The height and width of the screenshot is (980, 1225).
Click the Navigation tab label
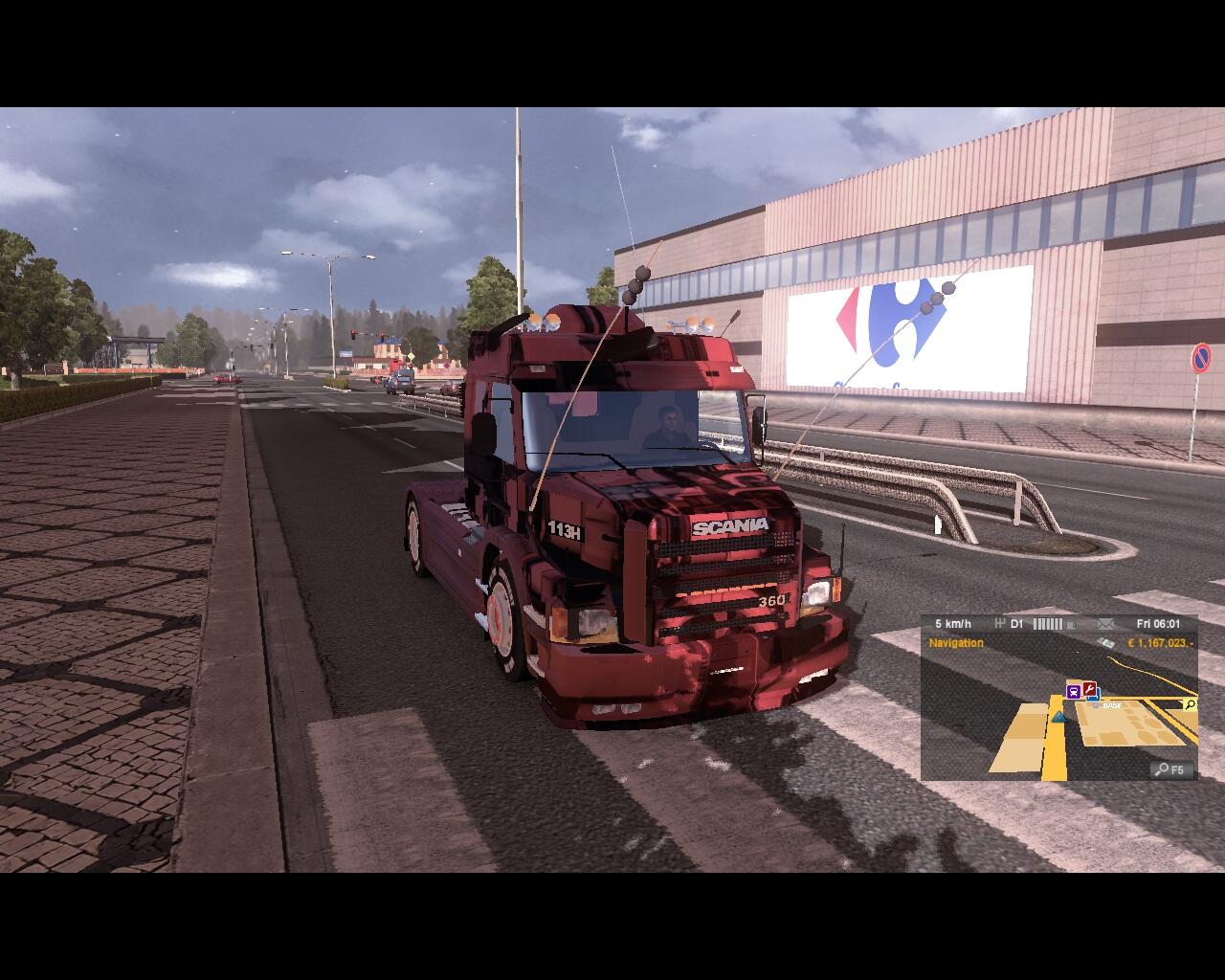coord(956,643)
